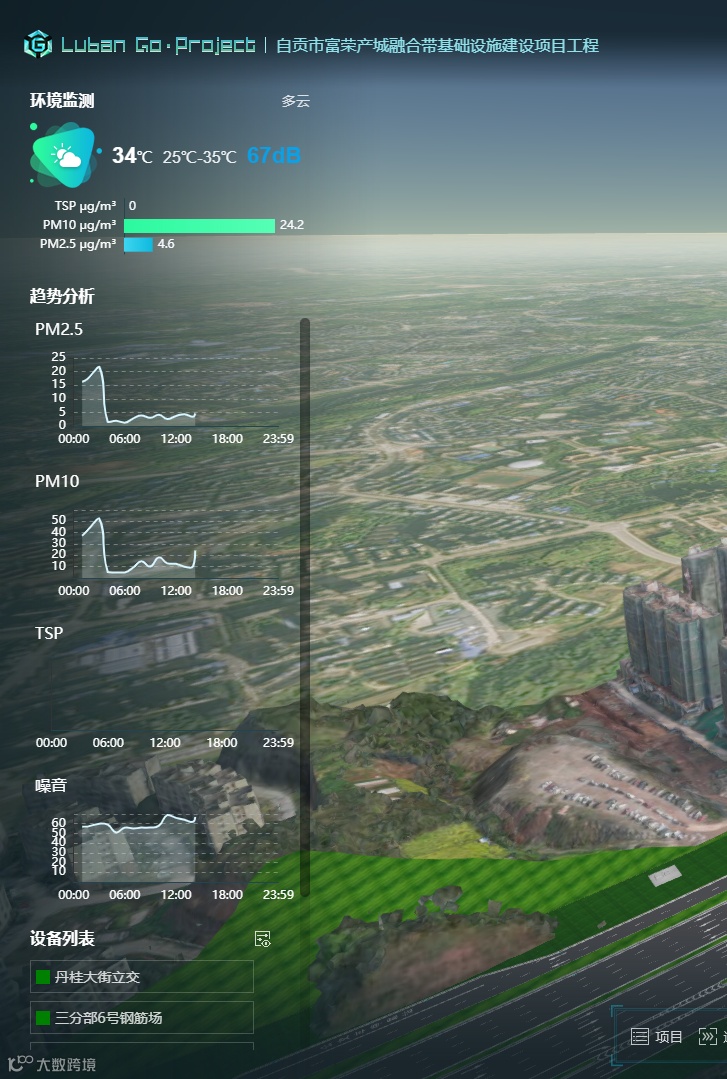The width and height of the screenshot is (727, 1079).
Task: Select the 三分部6号钢筋场 device row
Action: (142, 1018)
